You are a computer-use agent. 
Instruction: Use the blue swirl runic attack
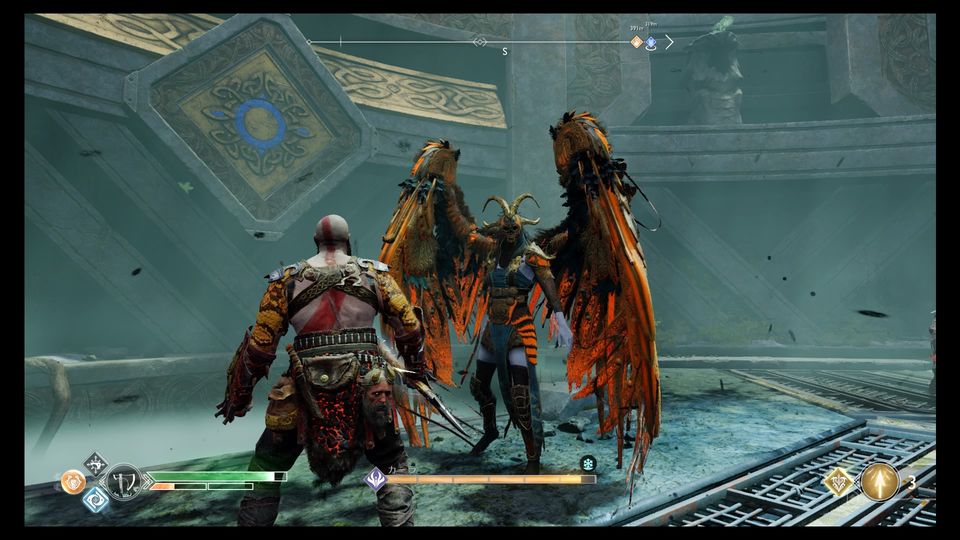[95, 499]
